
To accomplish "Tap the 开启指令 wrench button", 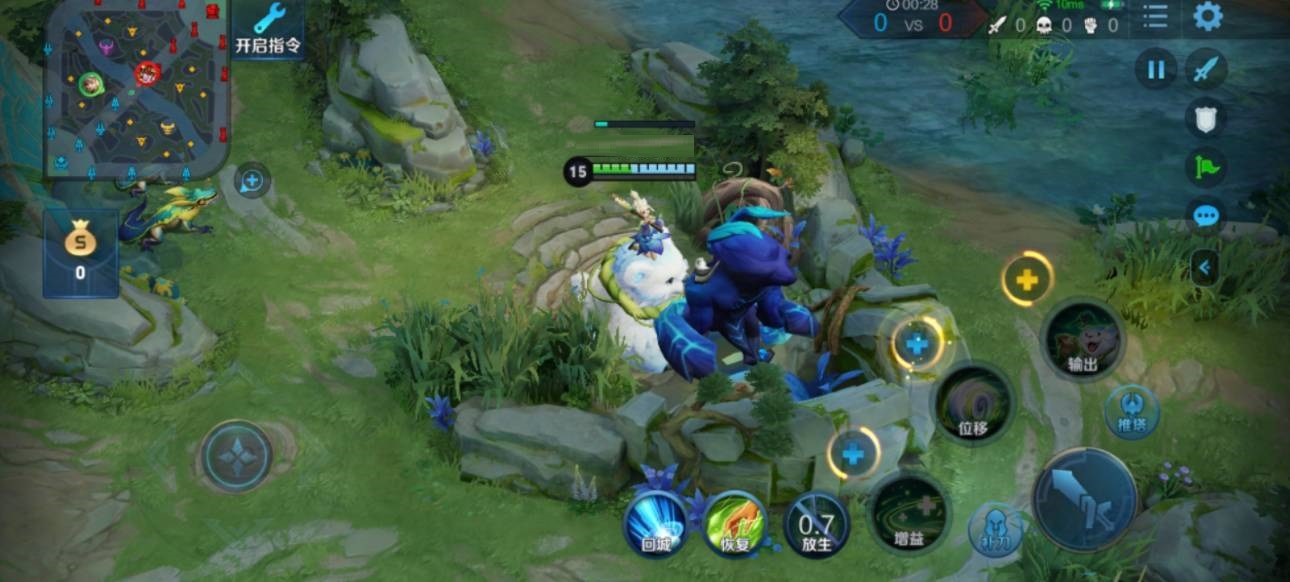I will (x=268, y=29).
